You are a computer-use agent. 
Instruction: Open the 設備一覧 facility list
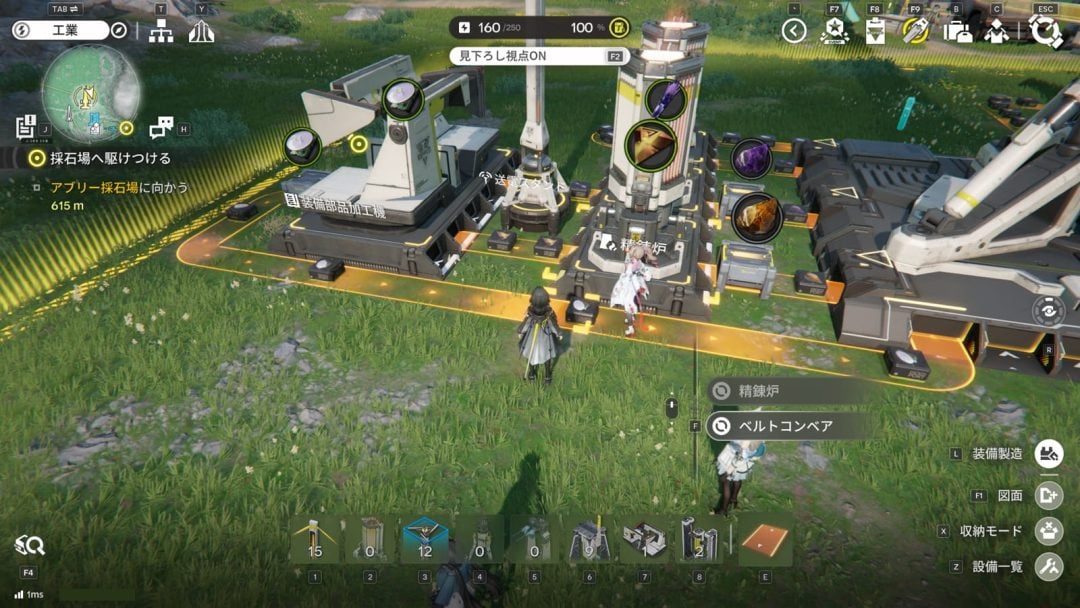click(1048, 567)
